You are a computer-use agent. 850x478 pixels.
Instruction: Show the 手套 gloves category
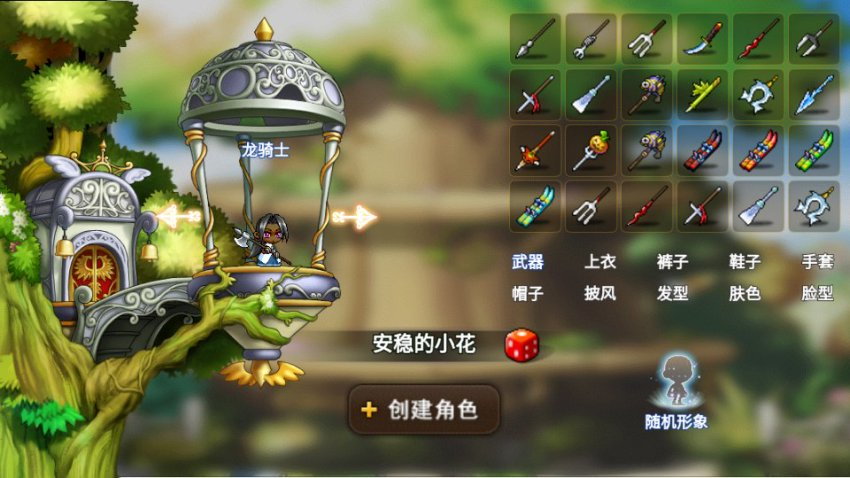pyautogui.click(x=817, y=262)
